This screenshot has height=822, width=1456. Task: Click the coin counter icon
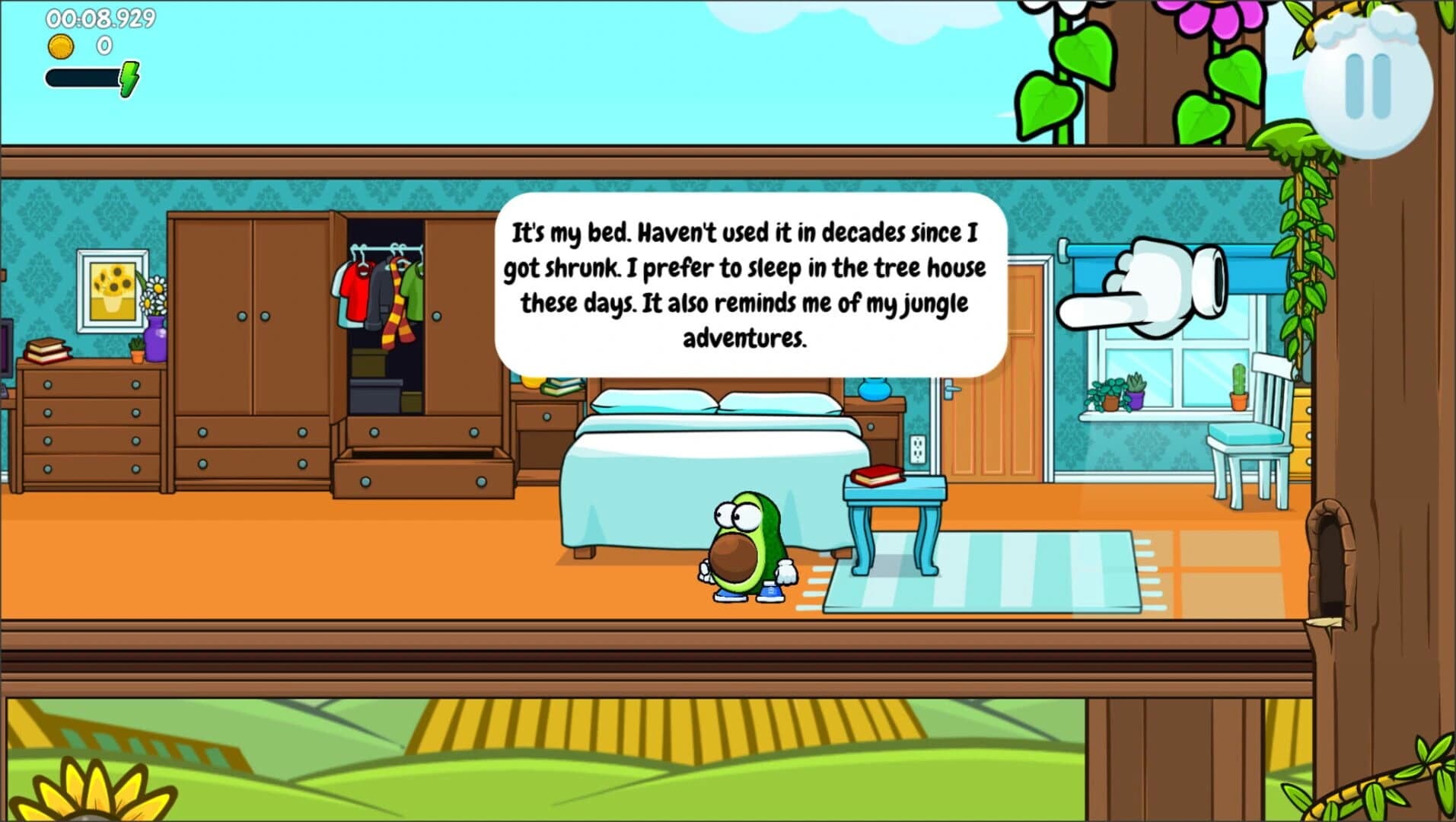point(61,46)
